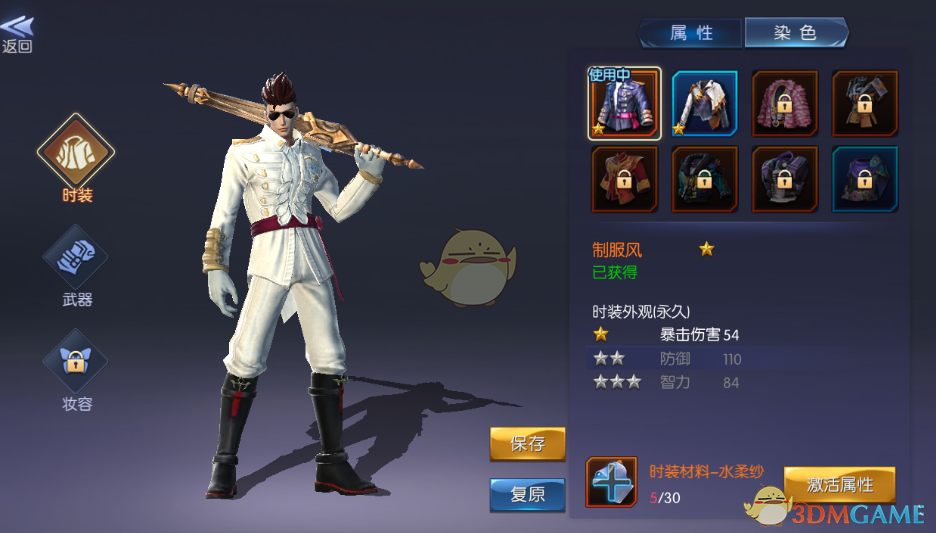Open the 时装 costume category
This screenshot has height=533, width=936.
pos(76,155)
